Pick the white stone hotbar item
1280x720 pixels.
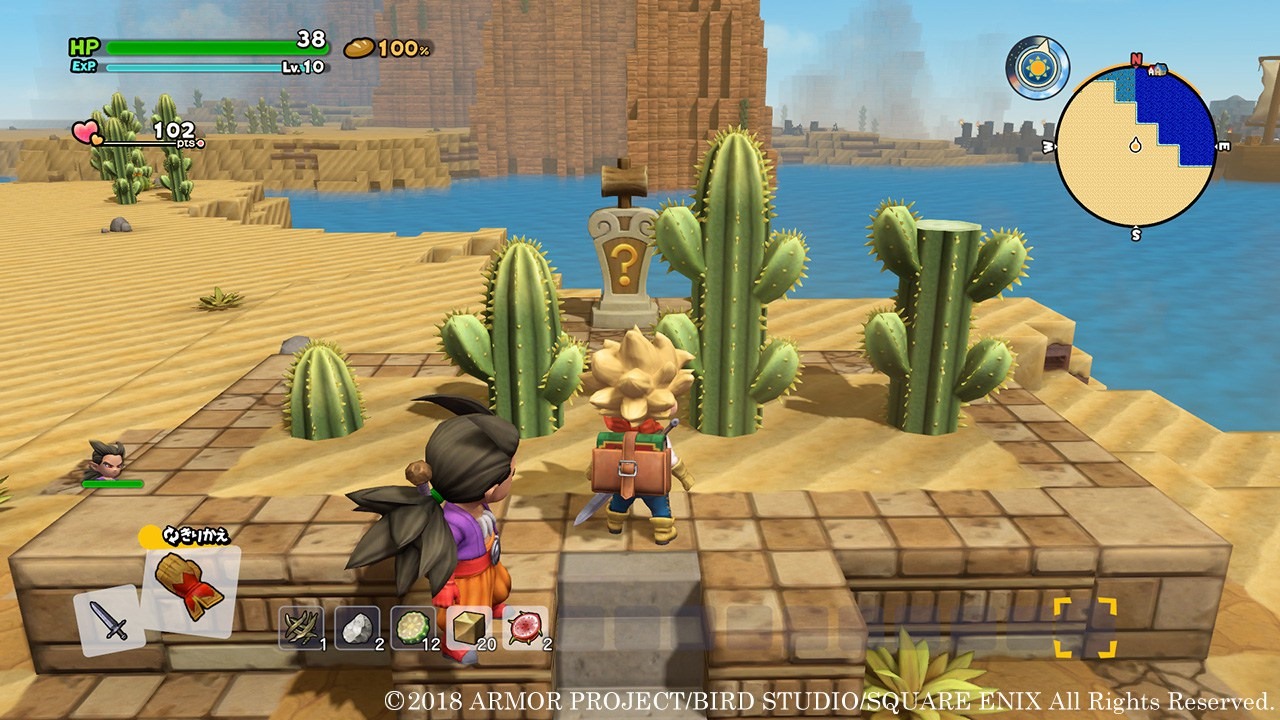pyautogui.click(x=357, y=627)
